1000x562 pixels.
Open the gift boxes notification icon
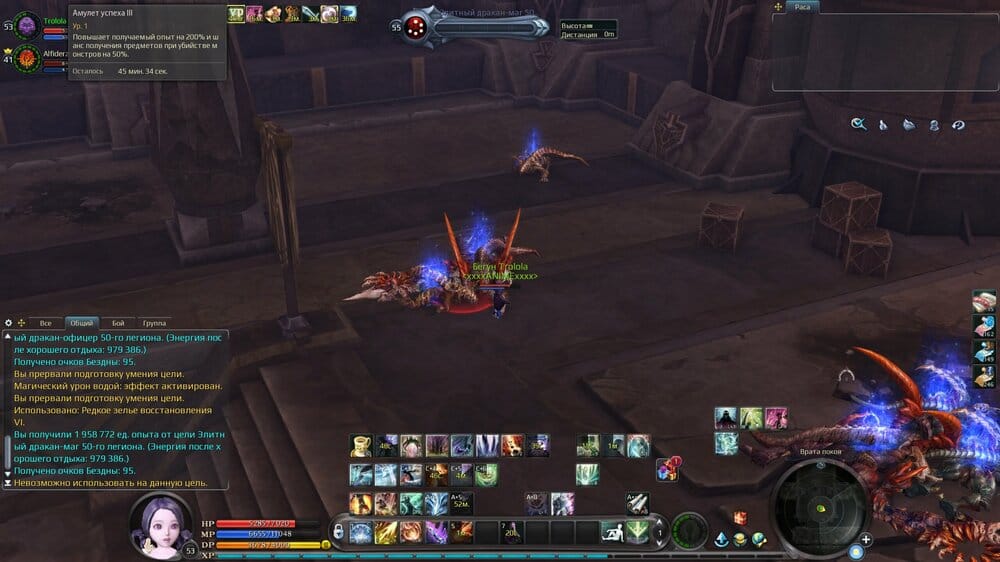coord(667,469)
